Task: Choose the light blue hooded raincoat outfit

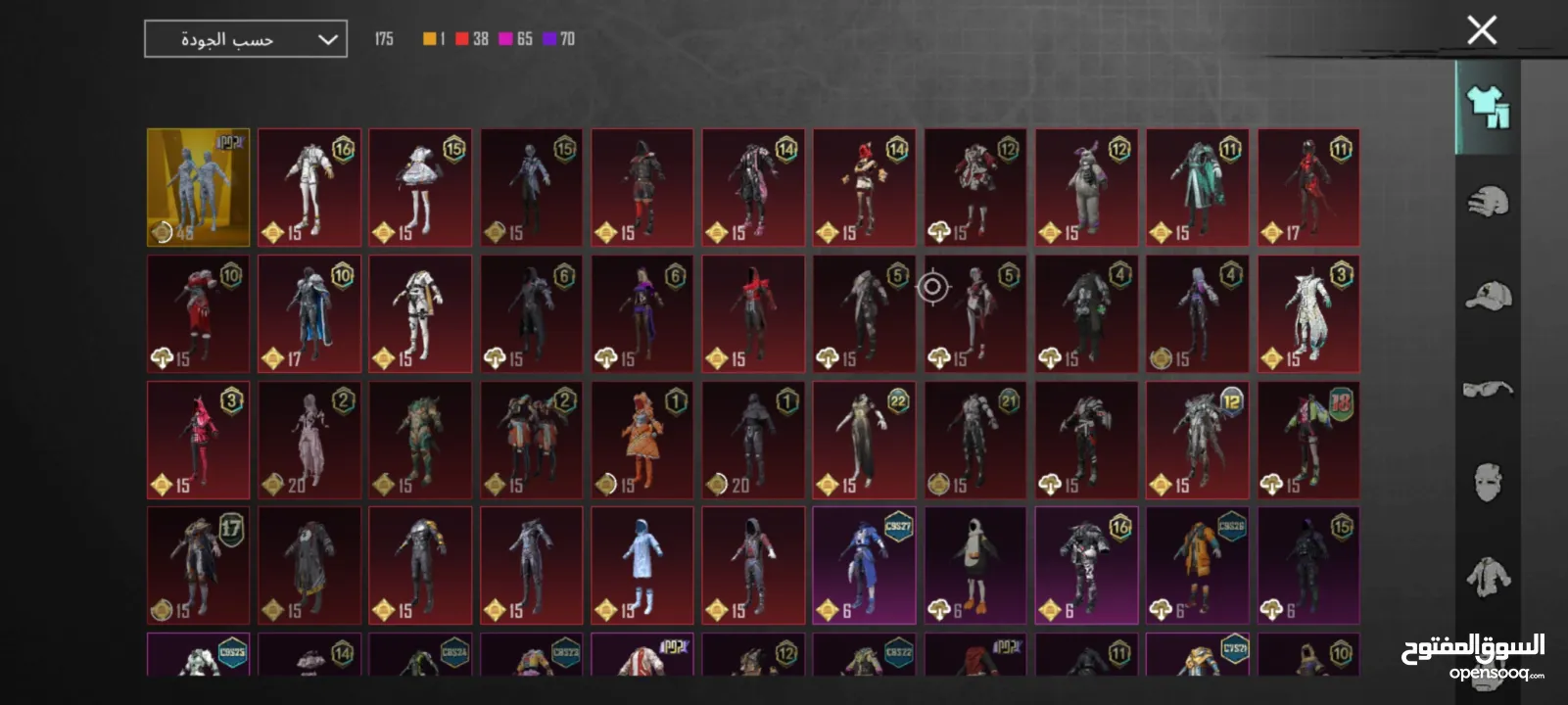Action: click(x=641, y=565)
